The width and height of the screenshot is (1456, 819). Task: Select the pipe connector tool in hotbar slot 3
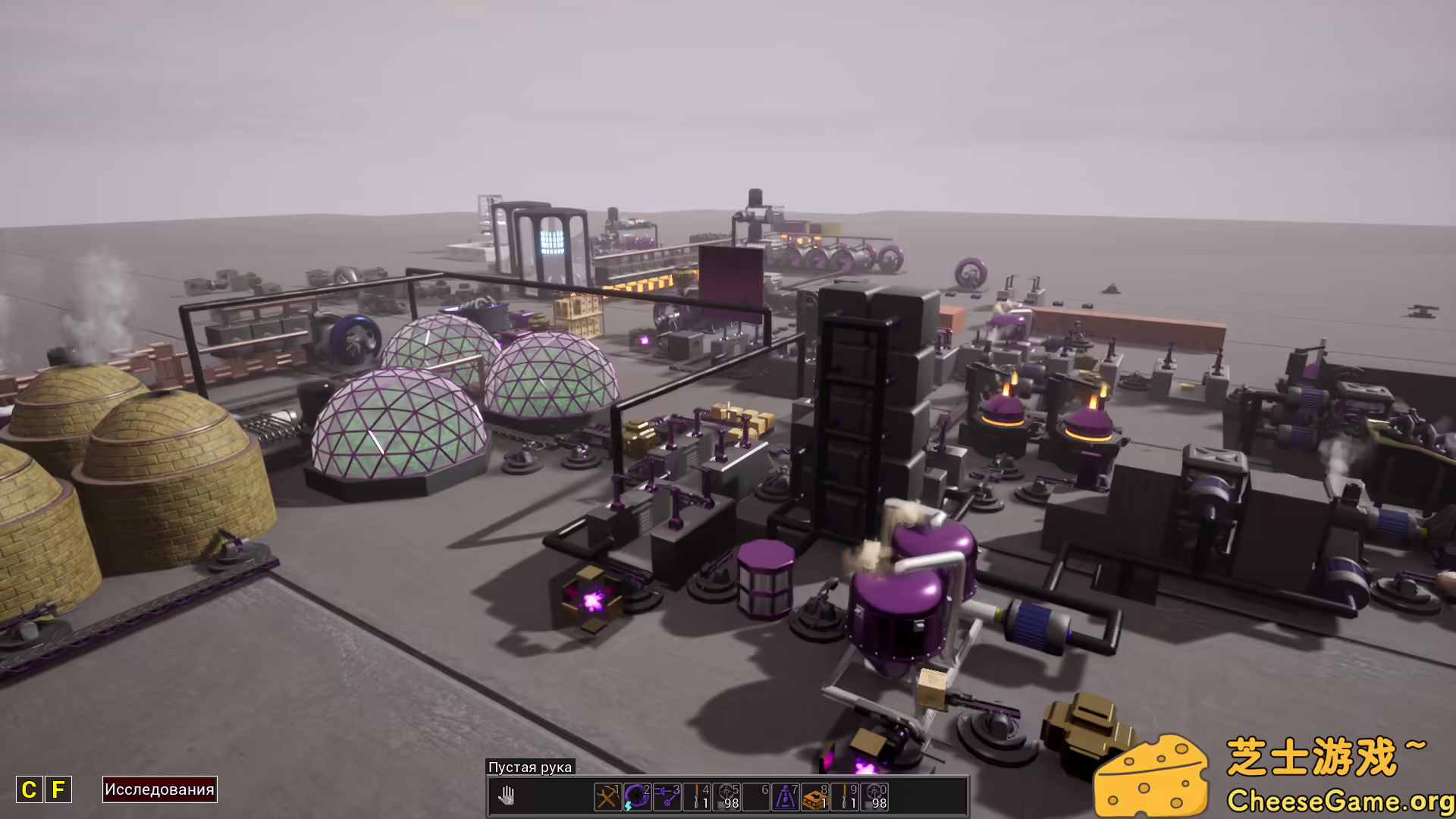(x=667, y=798)
